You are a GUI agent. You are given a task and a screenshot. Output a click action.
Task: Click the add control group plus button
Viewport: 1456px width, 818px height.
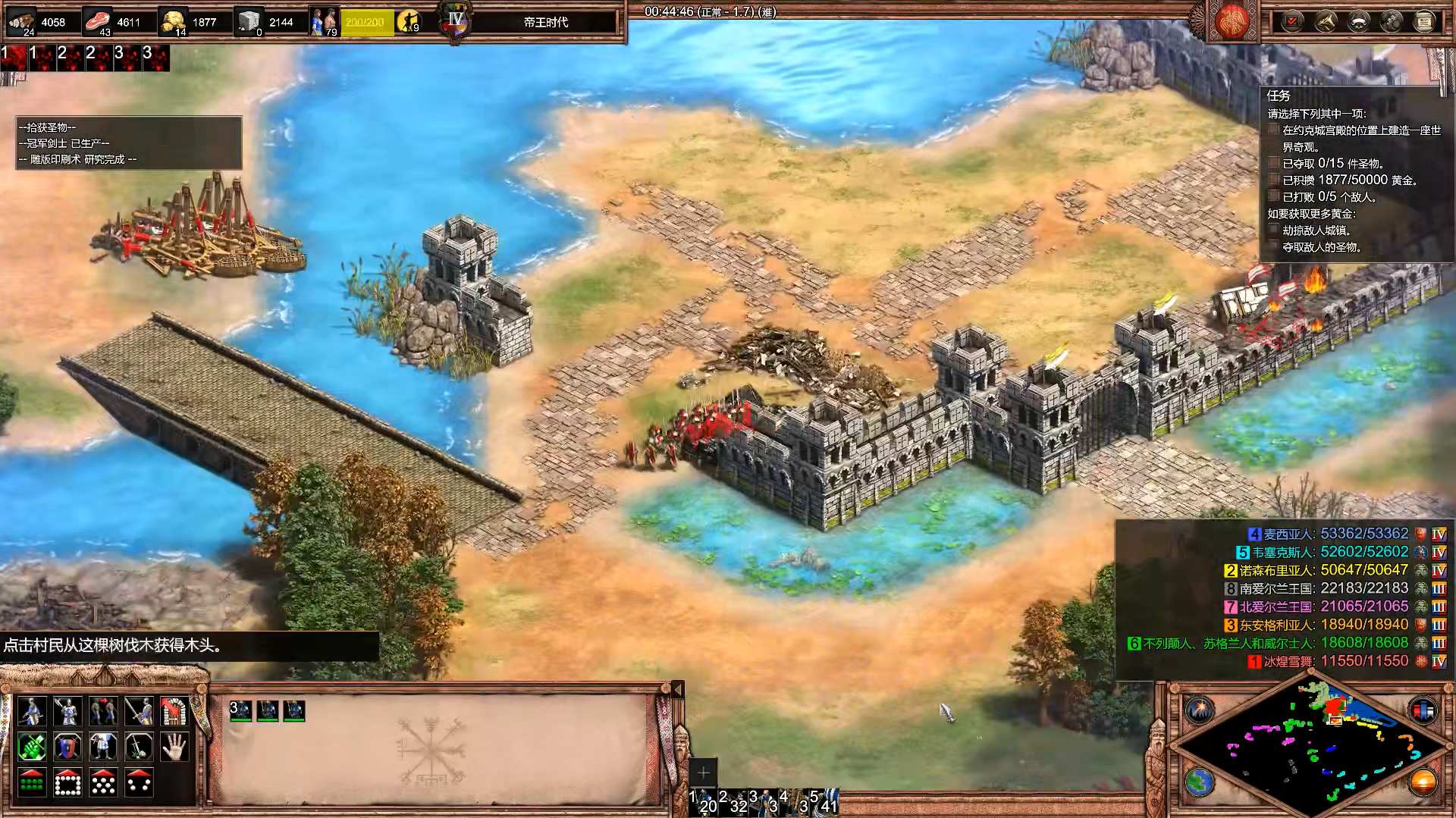point(703,773)
